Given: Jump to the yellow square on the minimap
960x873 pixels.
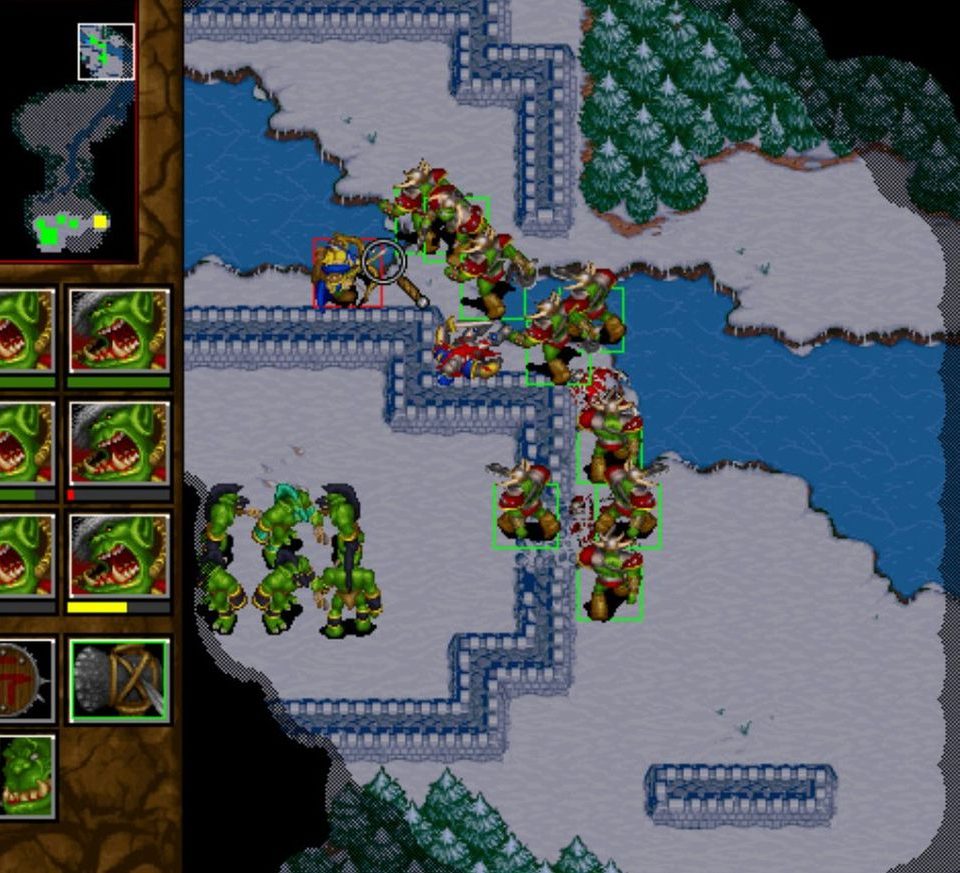Looking at the screenshot, I should click(100, 222).
